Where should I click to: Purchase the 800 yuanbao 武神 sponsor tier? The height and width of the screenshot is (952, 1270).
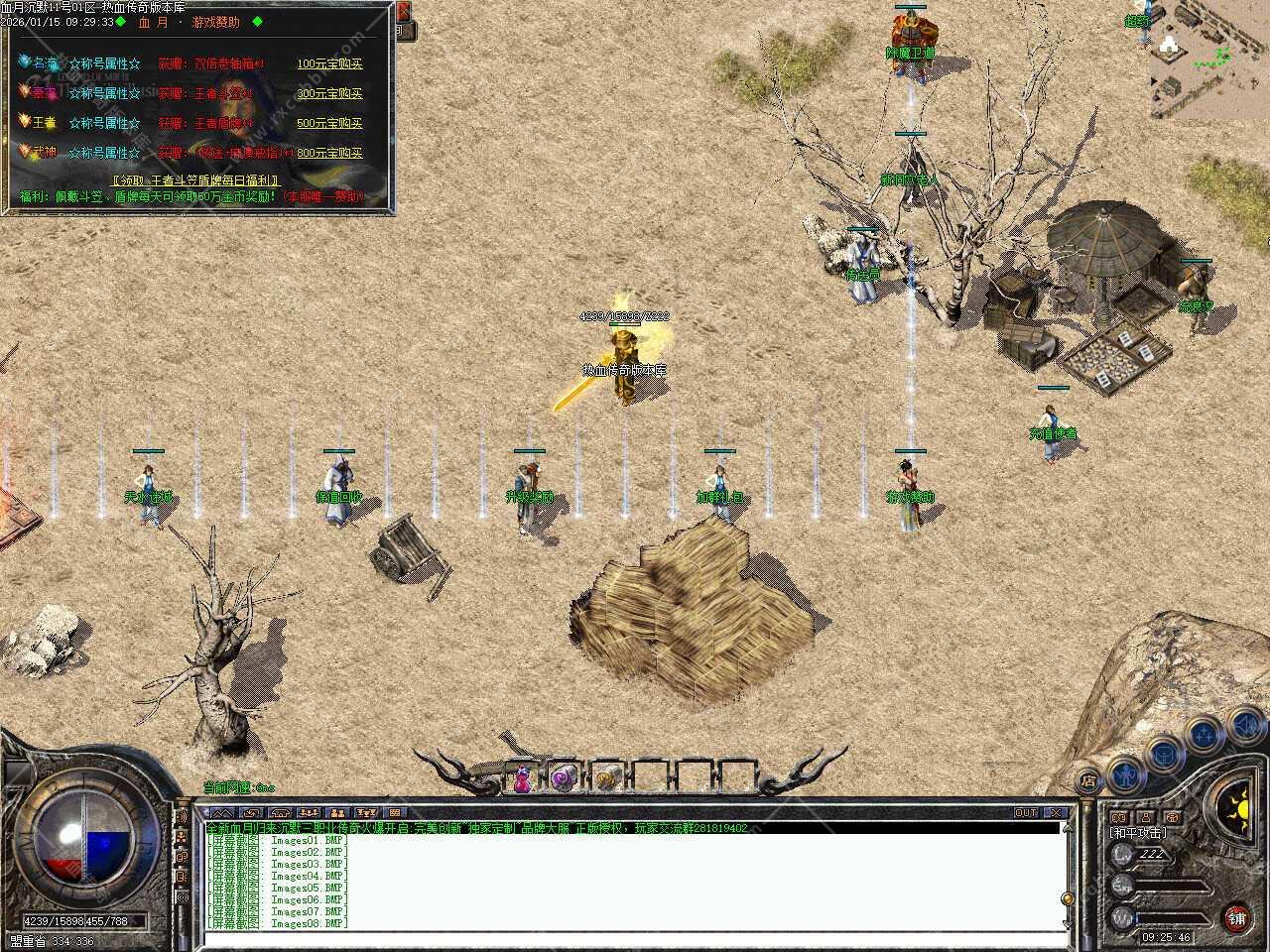(x=329, y=153)
